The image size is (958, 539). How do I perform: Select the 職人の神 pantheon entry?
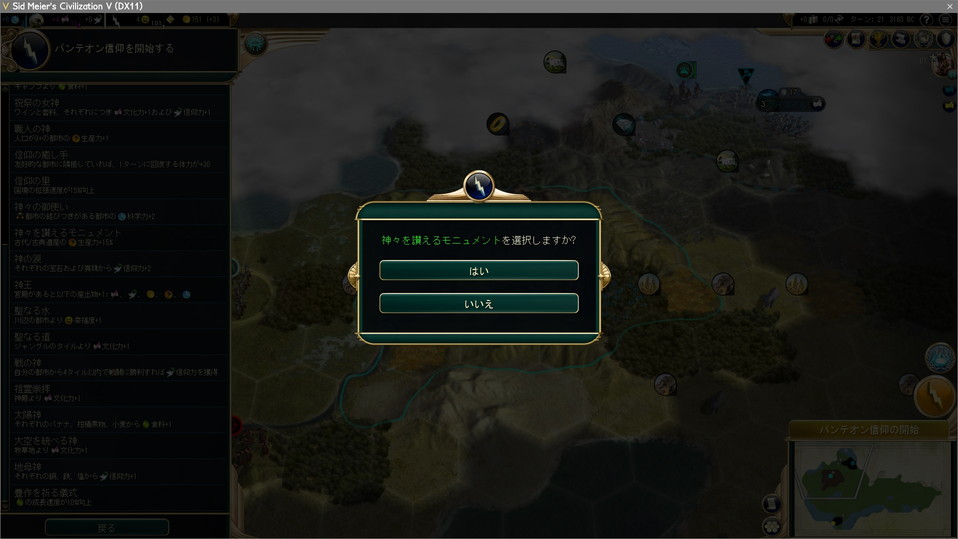[117, 134]
